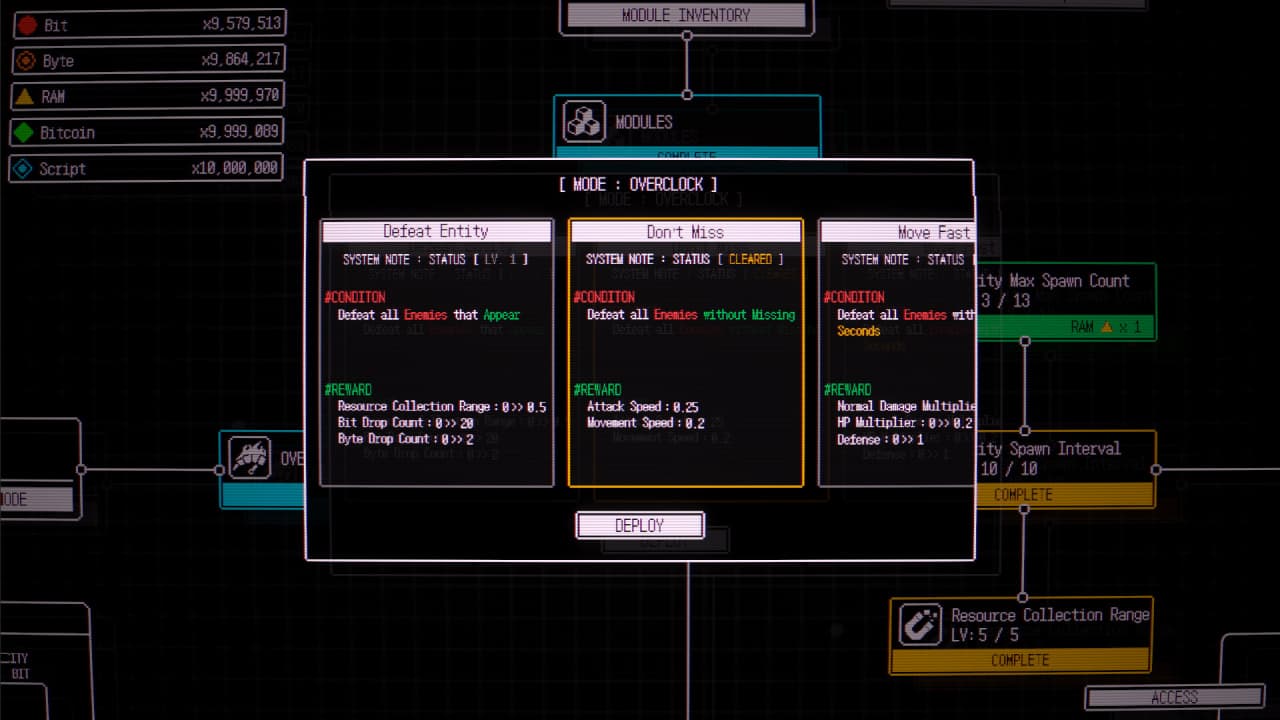Viewport: 1280px width, 720px height.
Task: Select the Modules upgrade node
Action: (x=687, y=123)
